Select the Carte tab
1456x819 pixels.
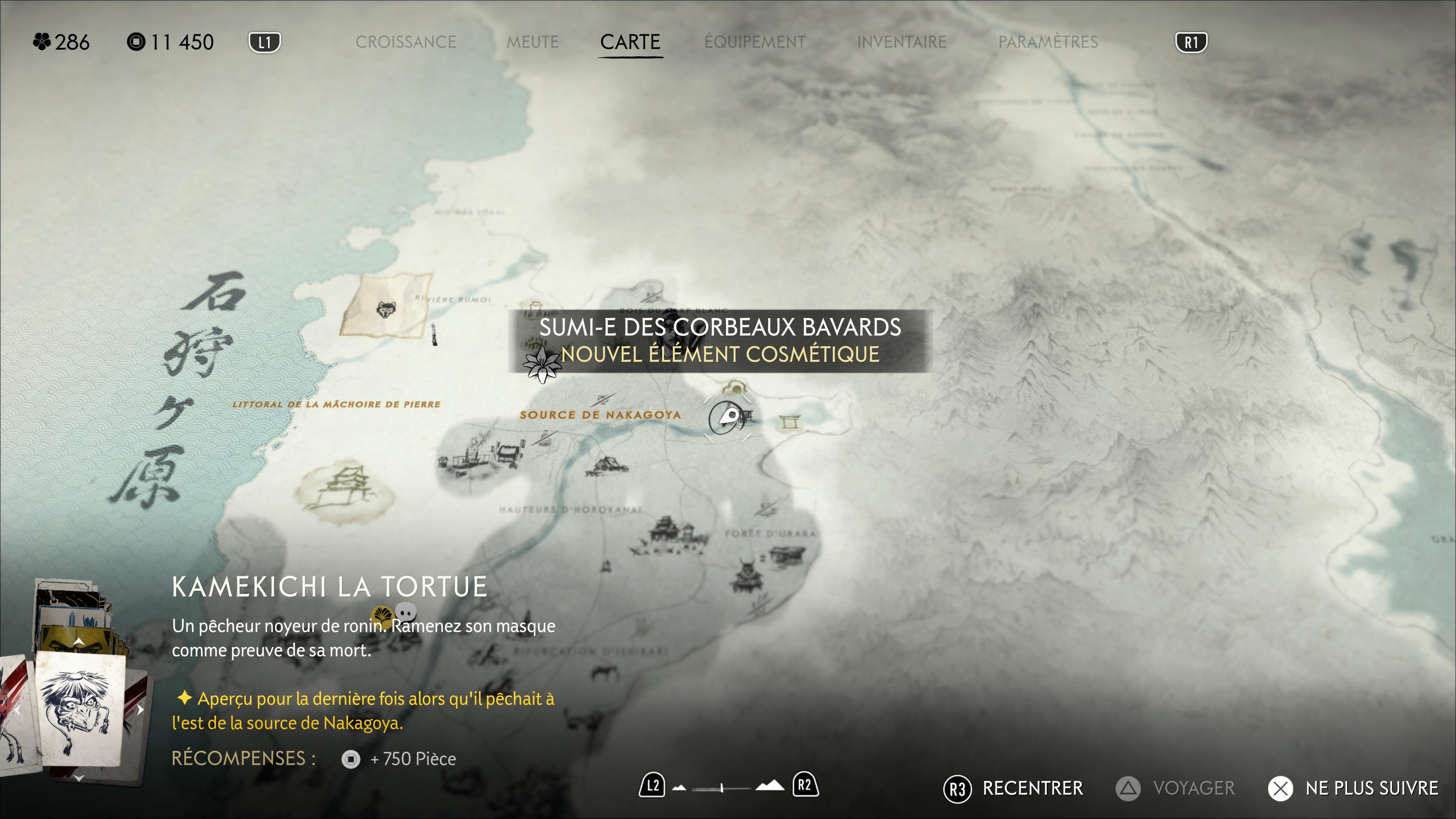click(x=630, y=42)
